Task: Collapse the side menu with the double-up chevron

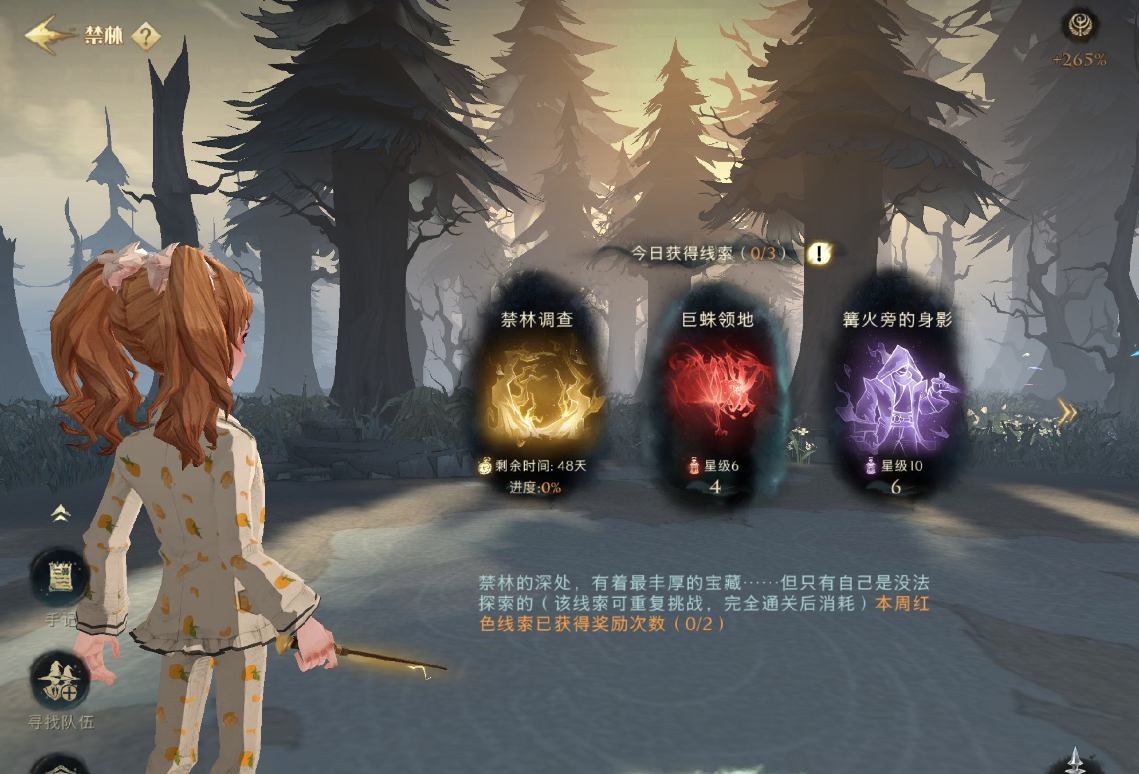Action: pos(61,513)
